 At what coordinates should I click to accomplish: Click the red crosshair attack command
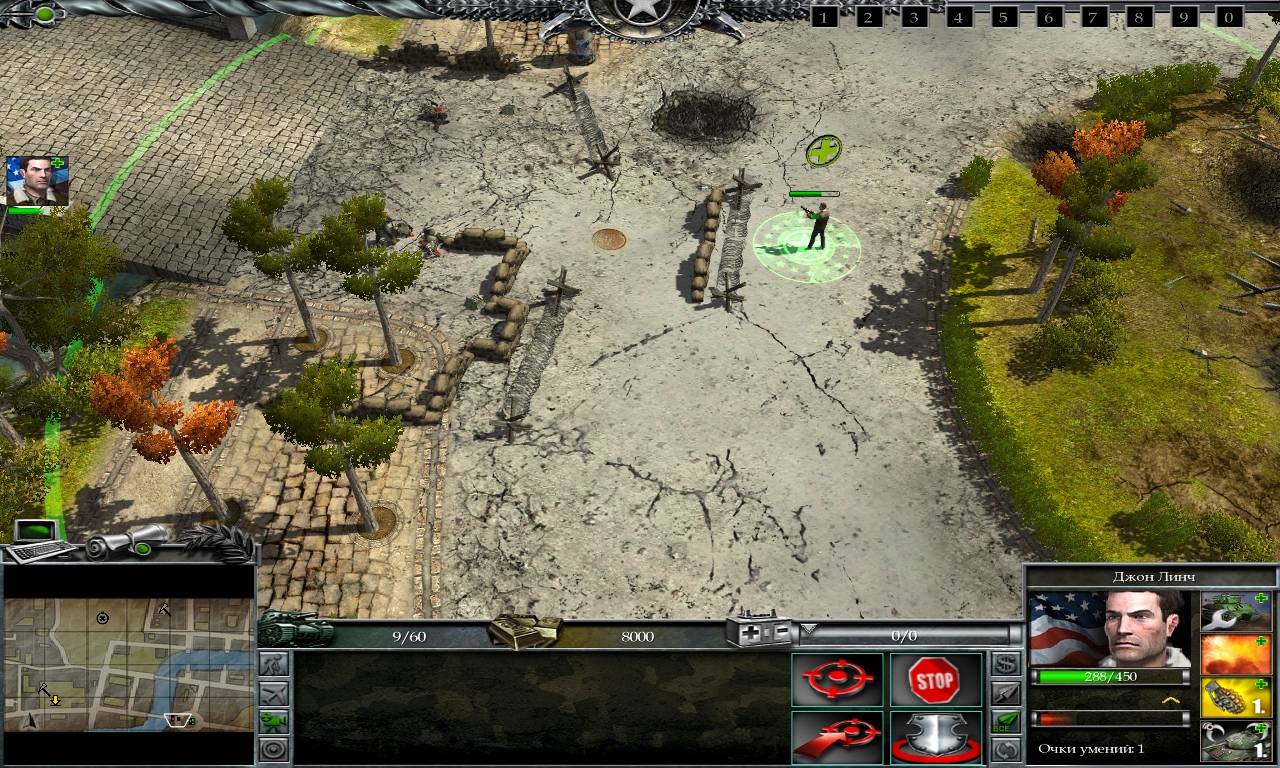[837, 680]
